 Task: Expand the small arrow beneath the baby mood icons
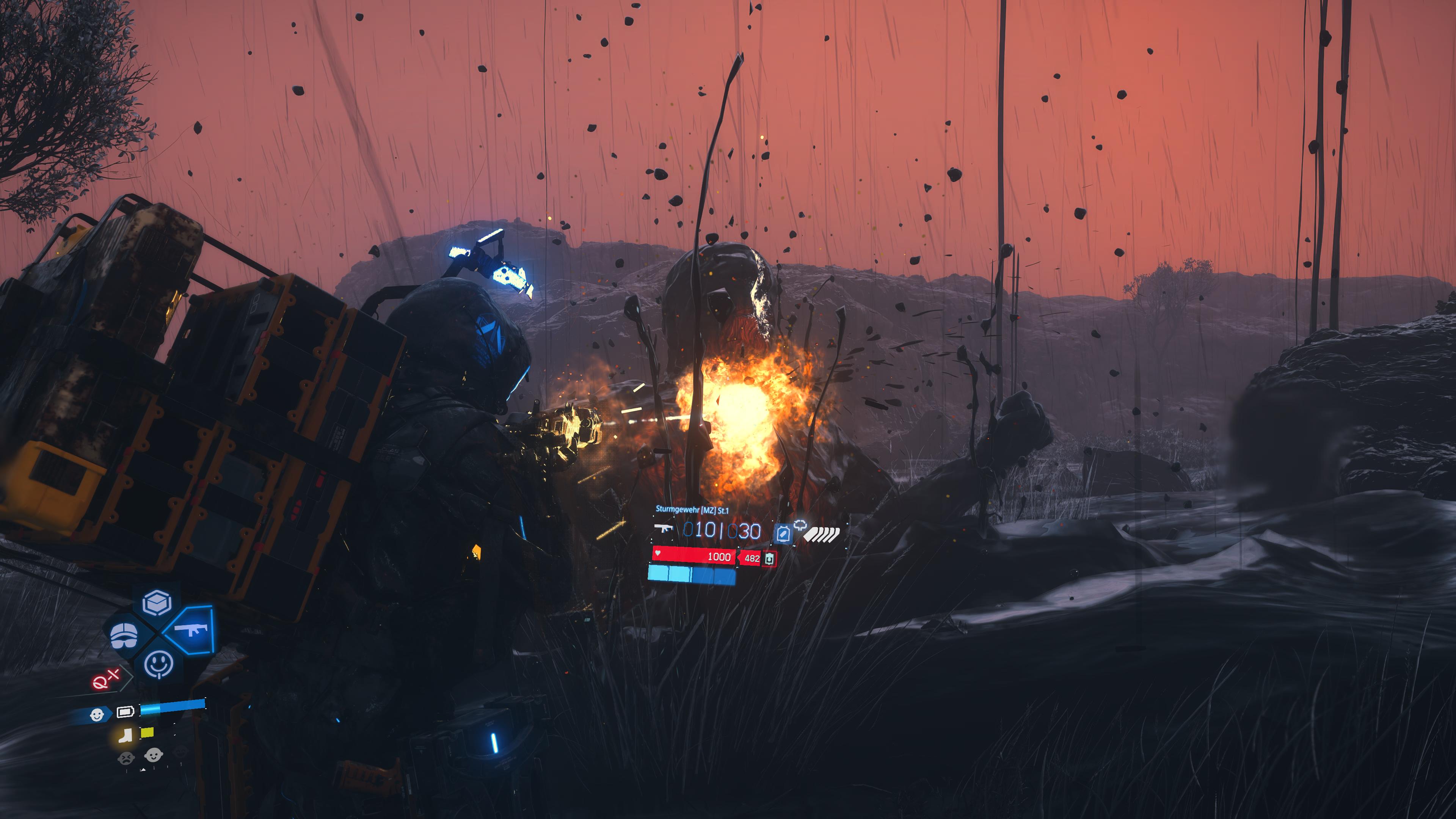[x=144, y=769]
